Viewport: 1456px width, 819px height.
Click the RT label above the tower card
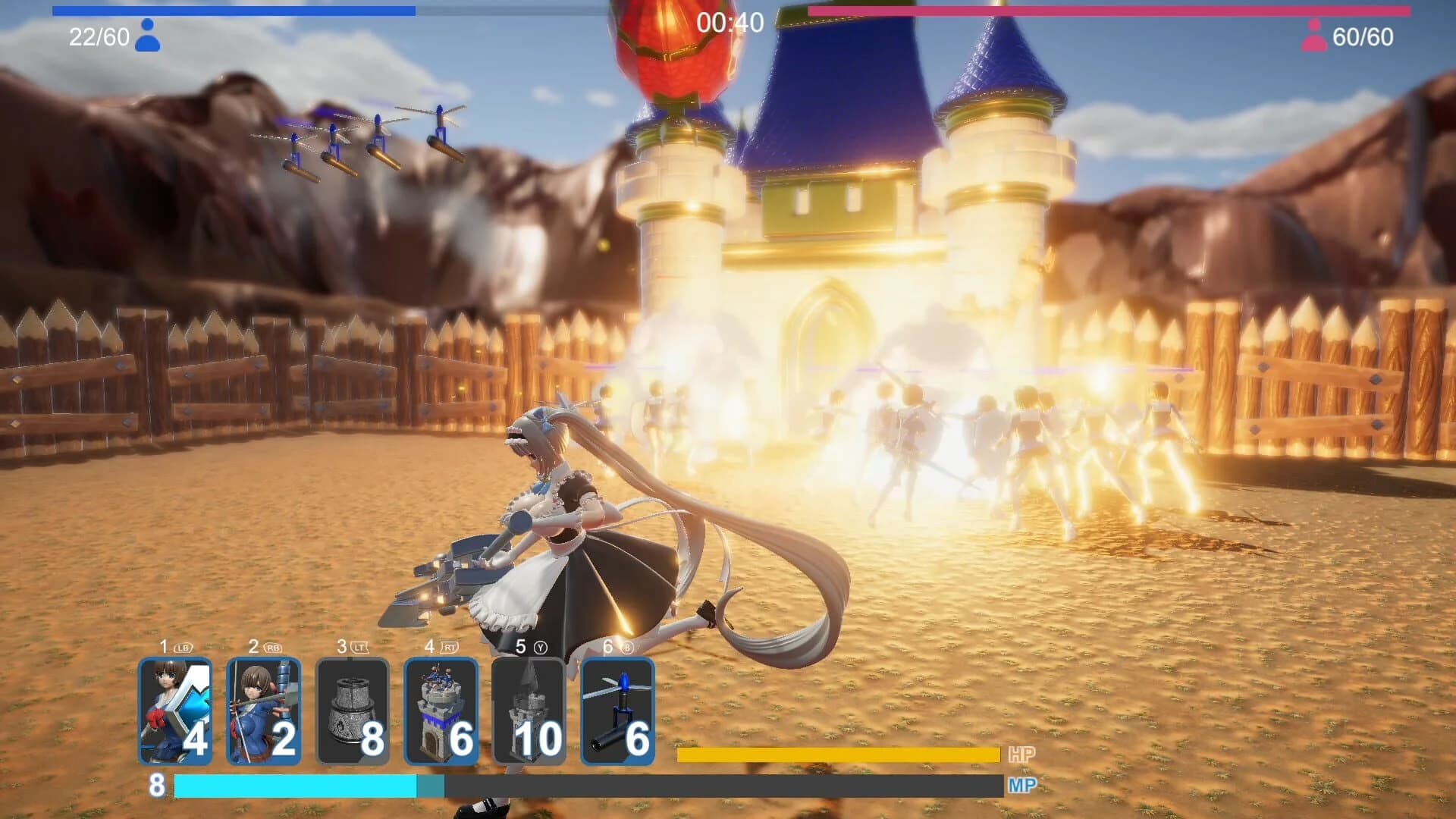[x=450, y=646]
